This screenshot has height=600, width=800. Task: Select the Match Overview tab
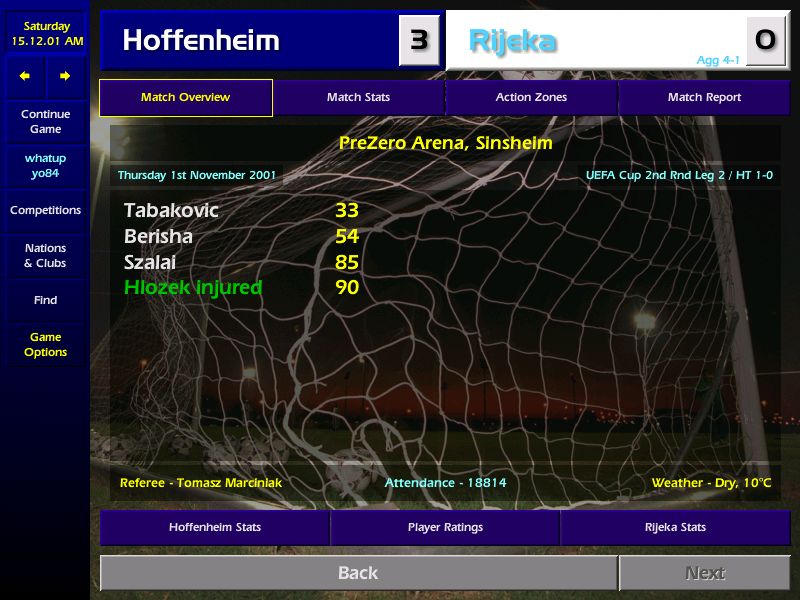click(x=185, y=98)
